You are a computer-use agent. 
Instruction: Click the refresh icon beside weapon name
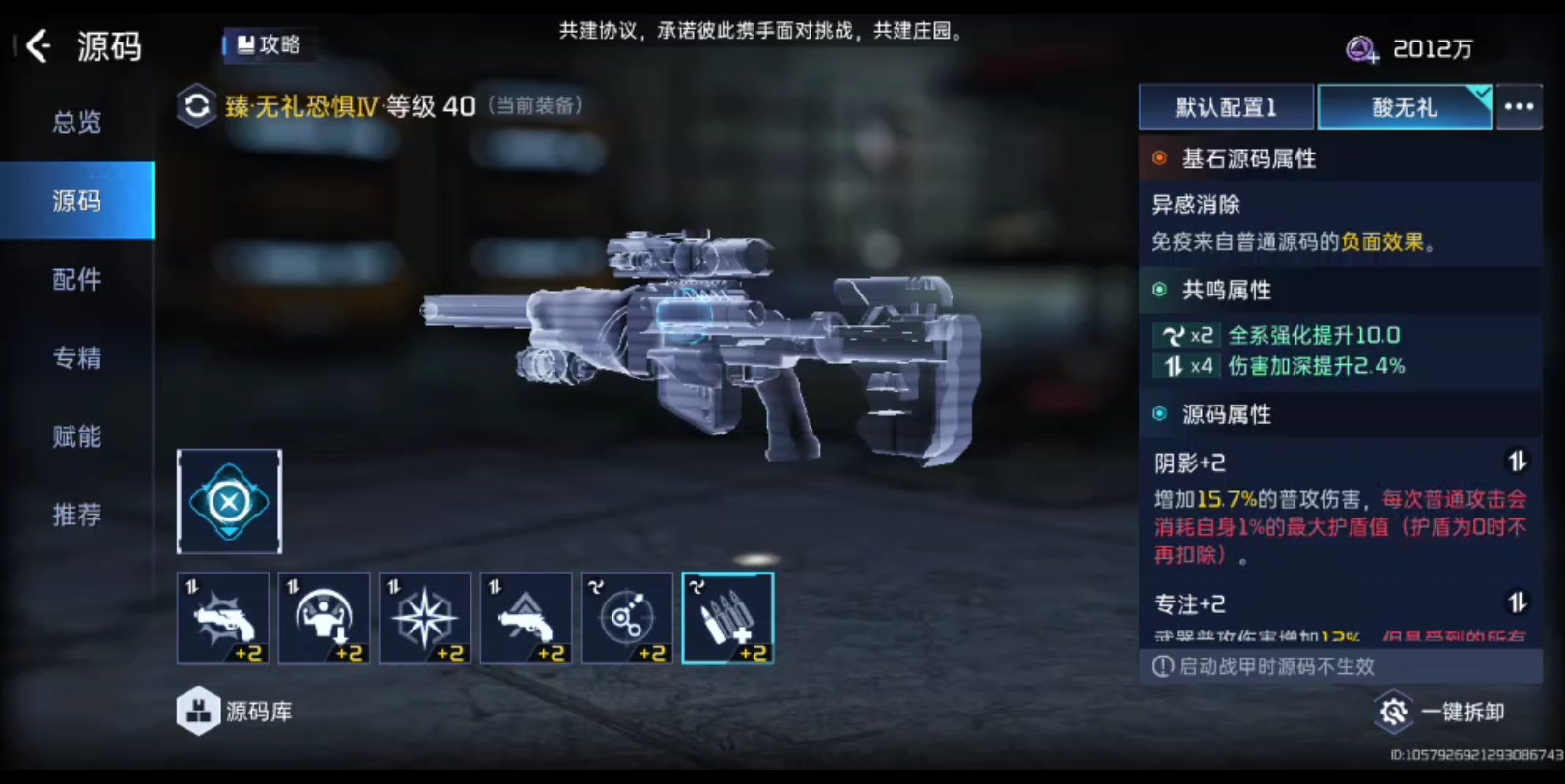pos(197,106)
